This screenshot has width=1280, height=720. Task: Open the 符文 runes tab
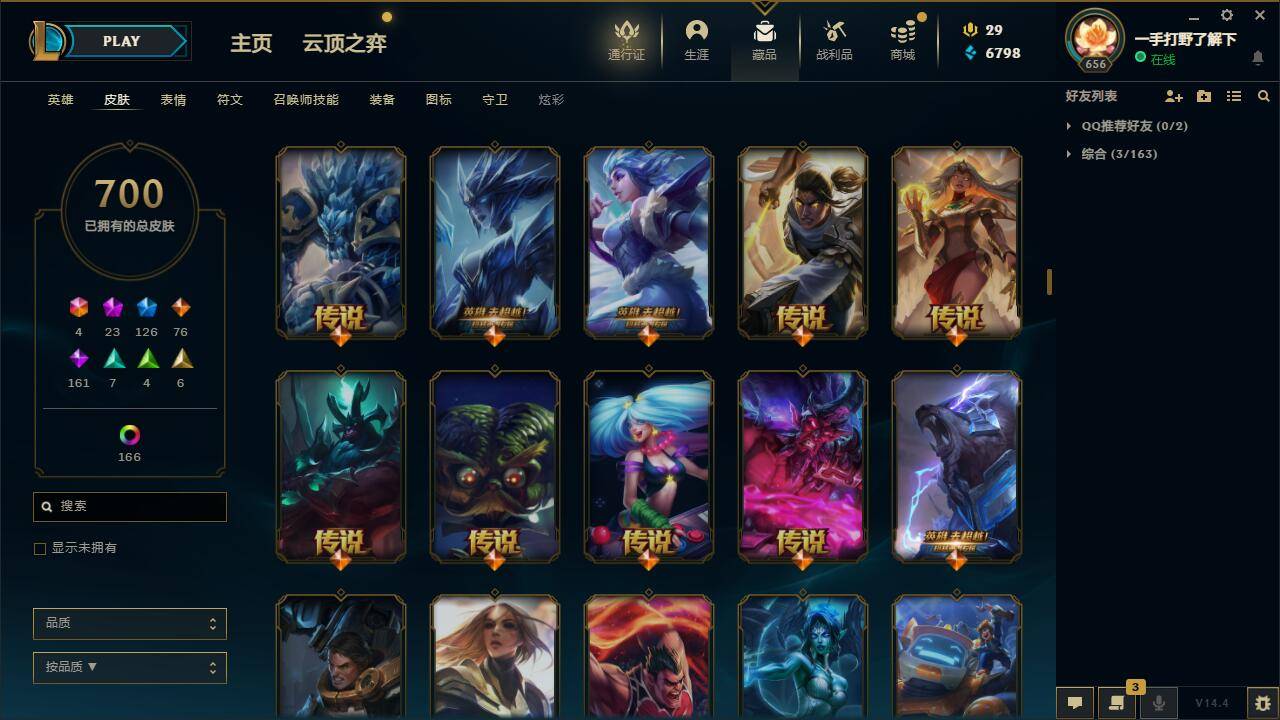[229, 100]
